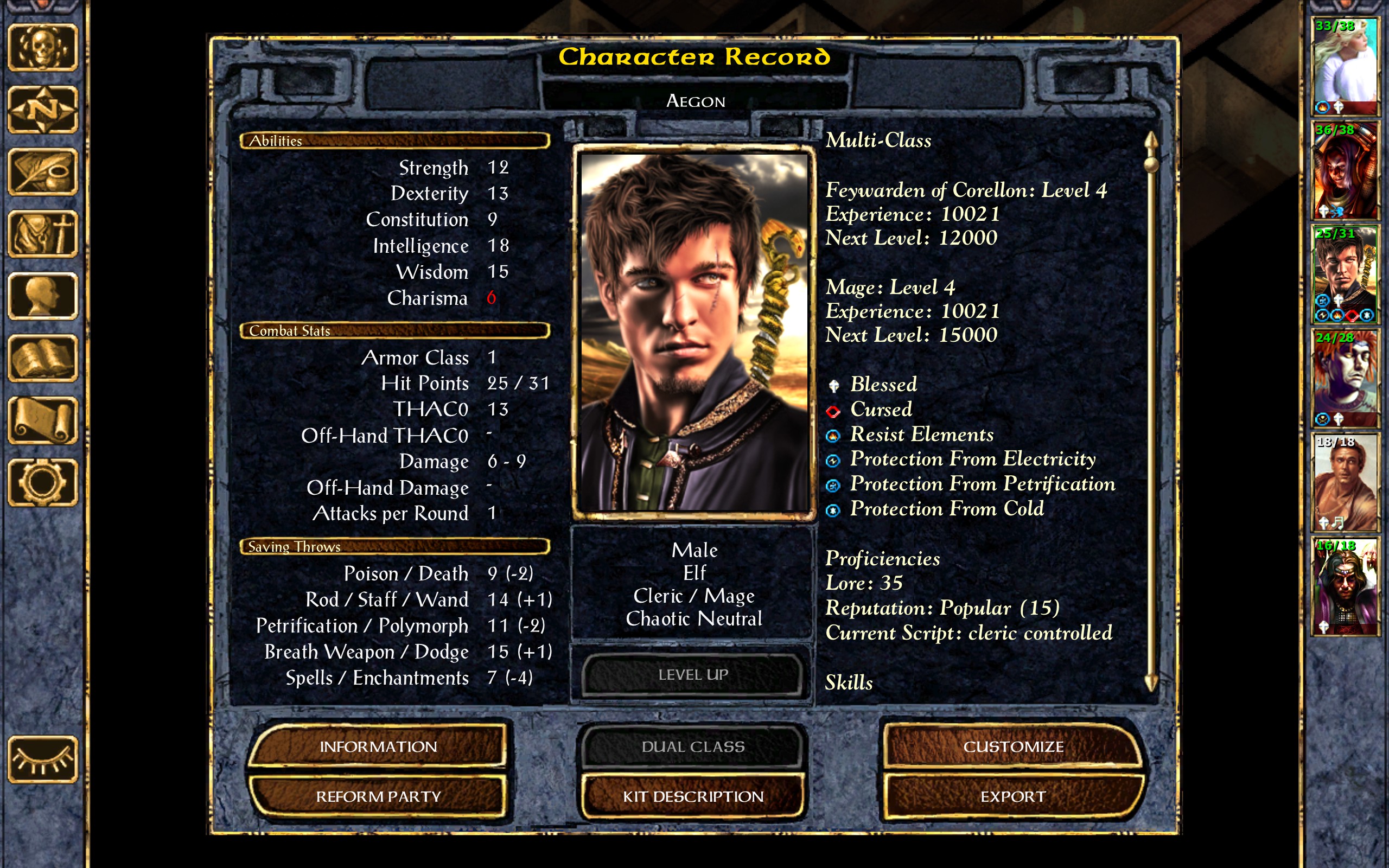This screenshot has height=868, width=1389.
Task: Select the red-hooded party member portrait
Action: [x=1345, y=170]
